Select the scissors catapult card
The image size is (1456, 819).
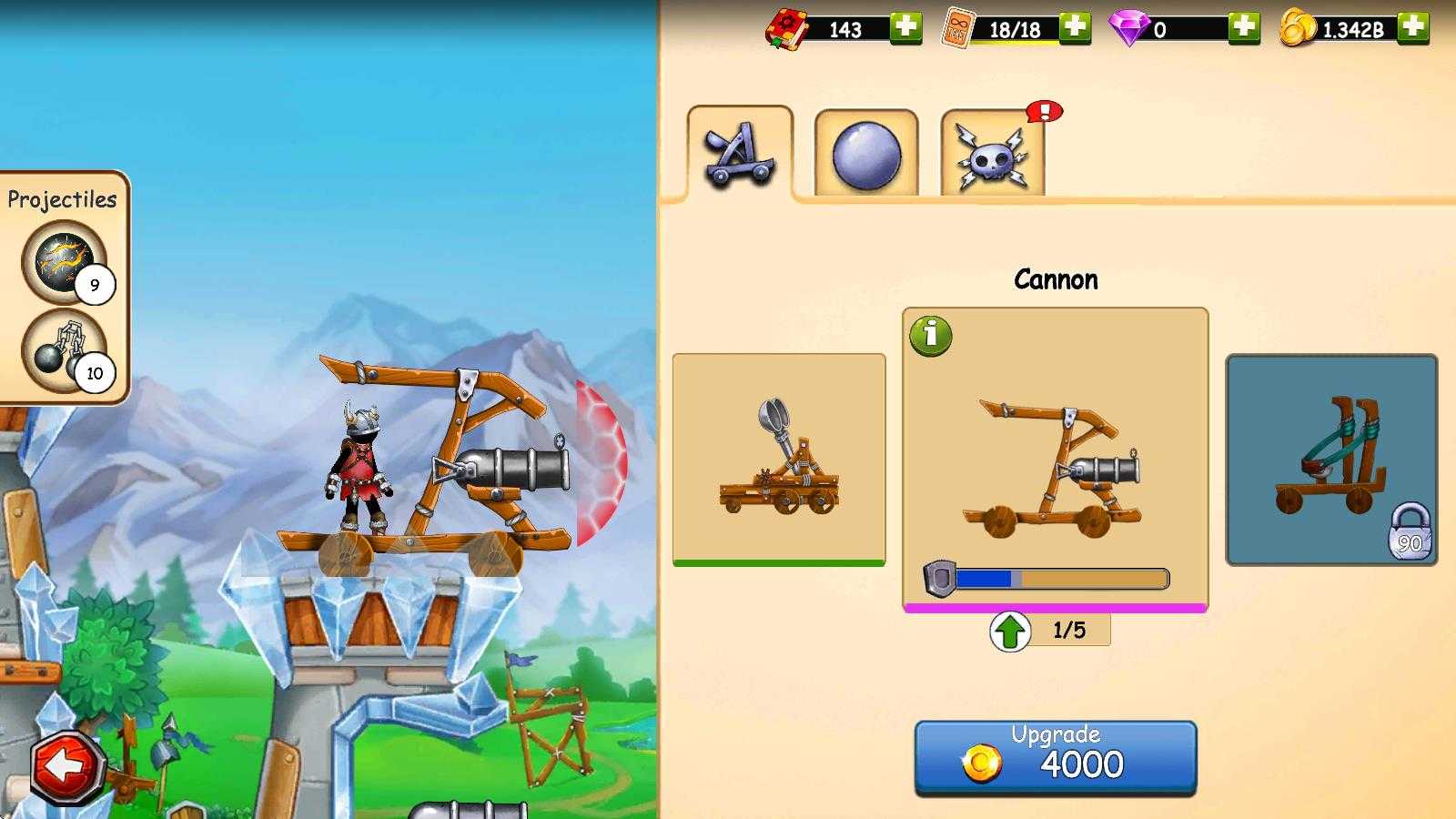click(778, 459)
